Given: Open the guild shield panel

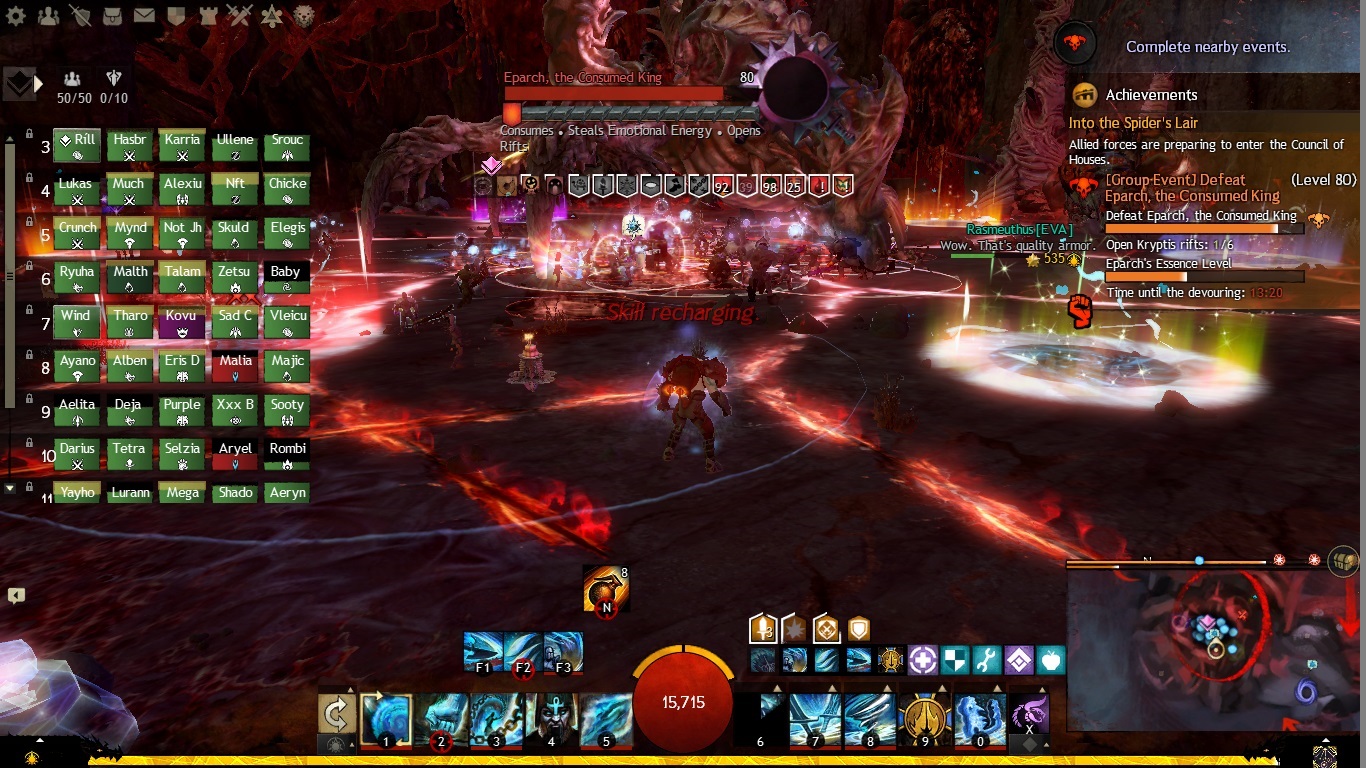Looking at the screenshot, I should pyautogui.click(x=176, y=16).
